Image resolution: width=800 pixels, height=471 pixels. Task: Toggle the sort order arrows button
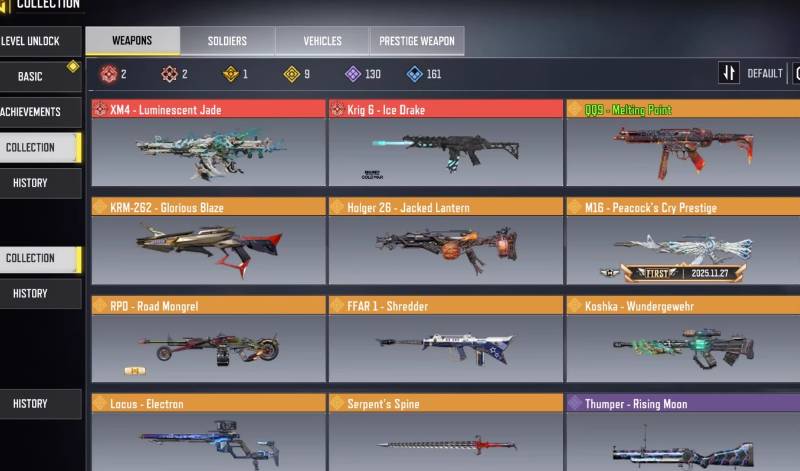coord(729,73)
